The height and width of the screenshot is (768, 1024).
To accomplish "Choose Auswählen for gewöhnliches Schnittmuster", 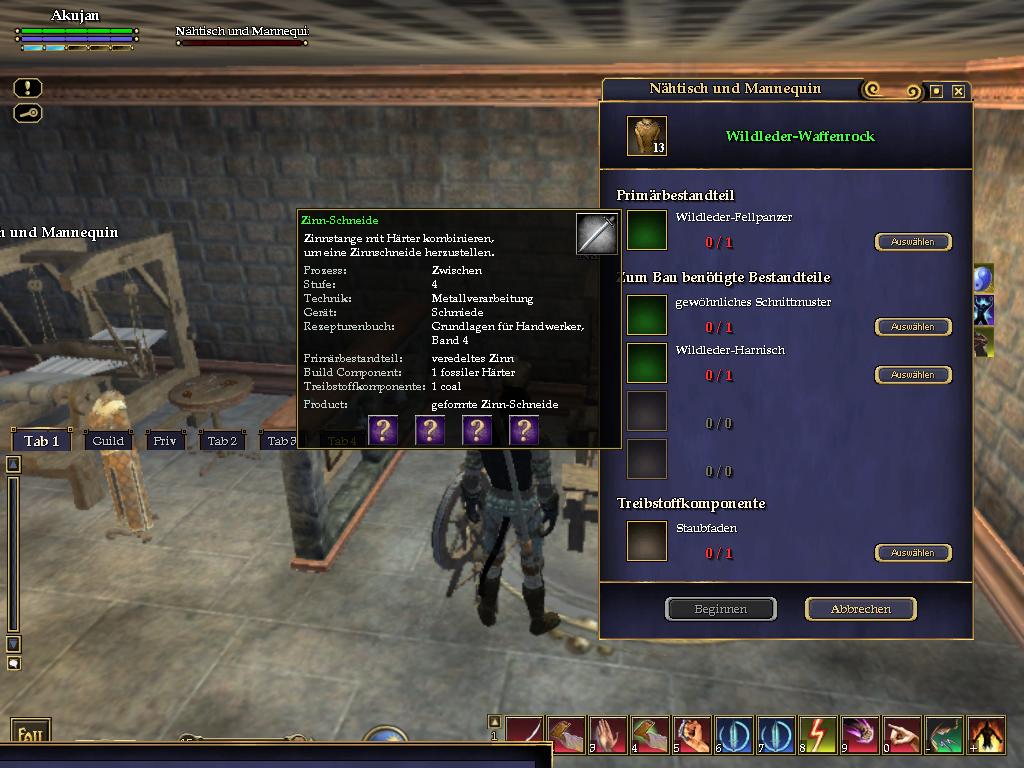I will pos(912,327).
